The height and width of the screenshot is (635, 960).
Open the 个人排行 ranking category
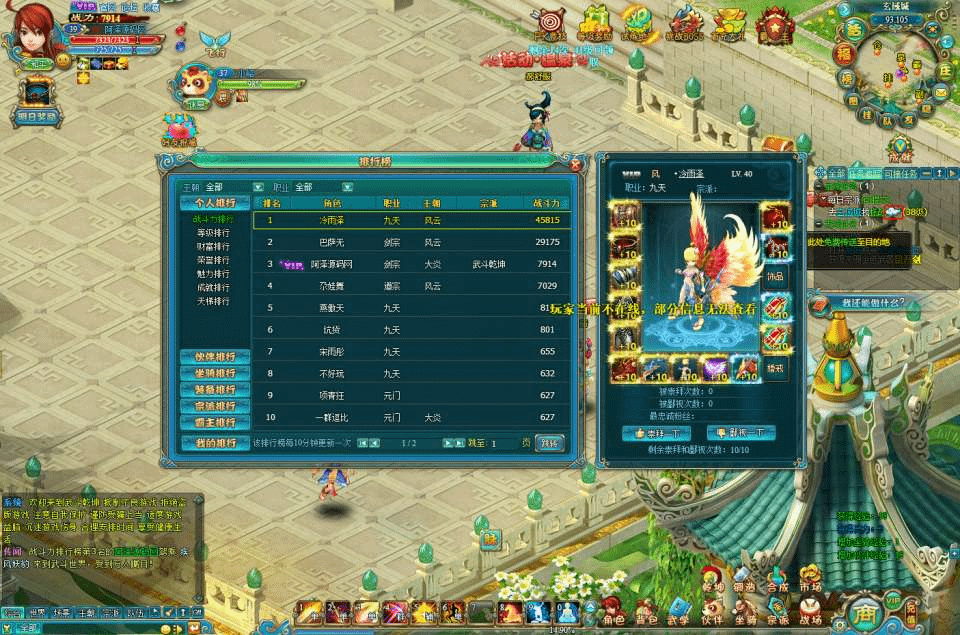pyautogui.click(x=215, y=203)
